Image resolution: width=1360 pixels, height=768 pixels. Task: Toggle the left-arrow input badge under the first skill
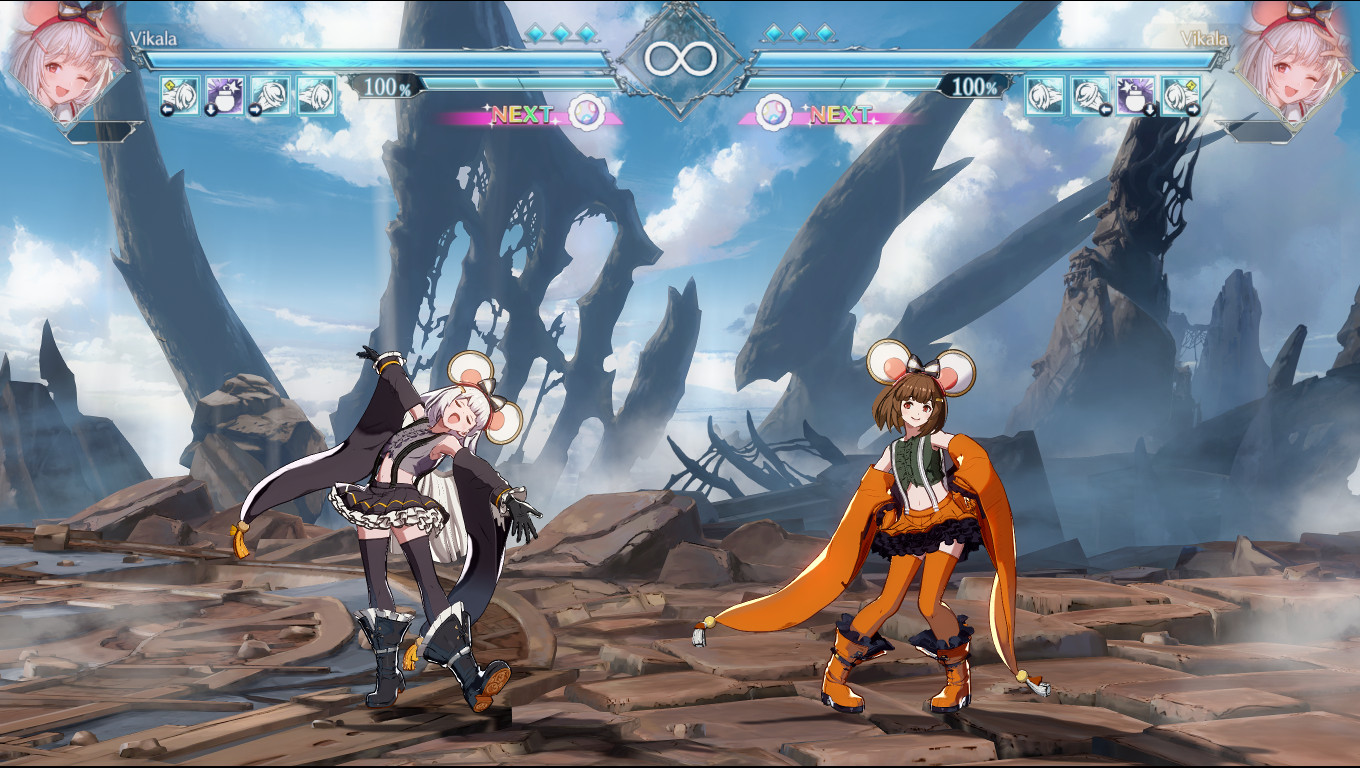pyautogui.click(x=168, y=108)
